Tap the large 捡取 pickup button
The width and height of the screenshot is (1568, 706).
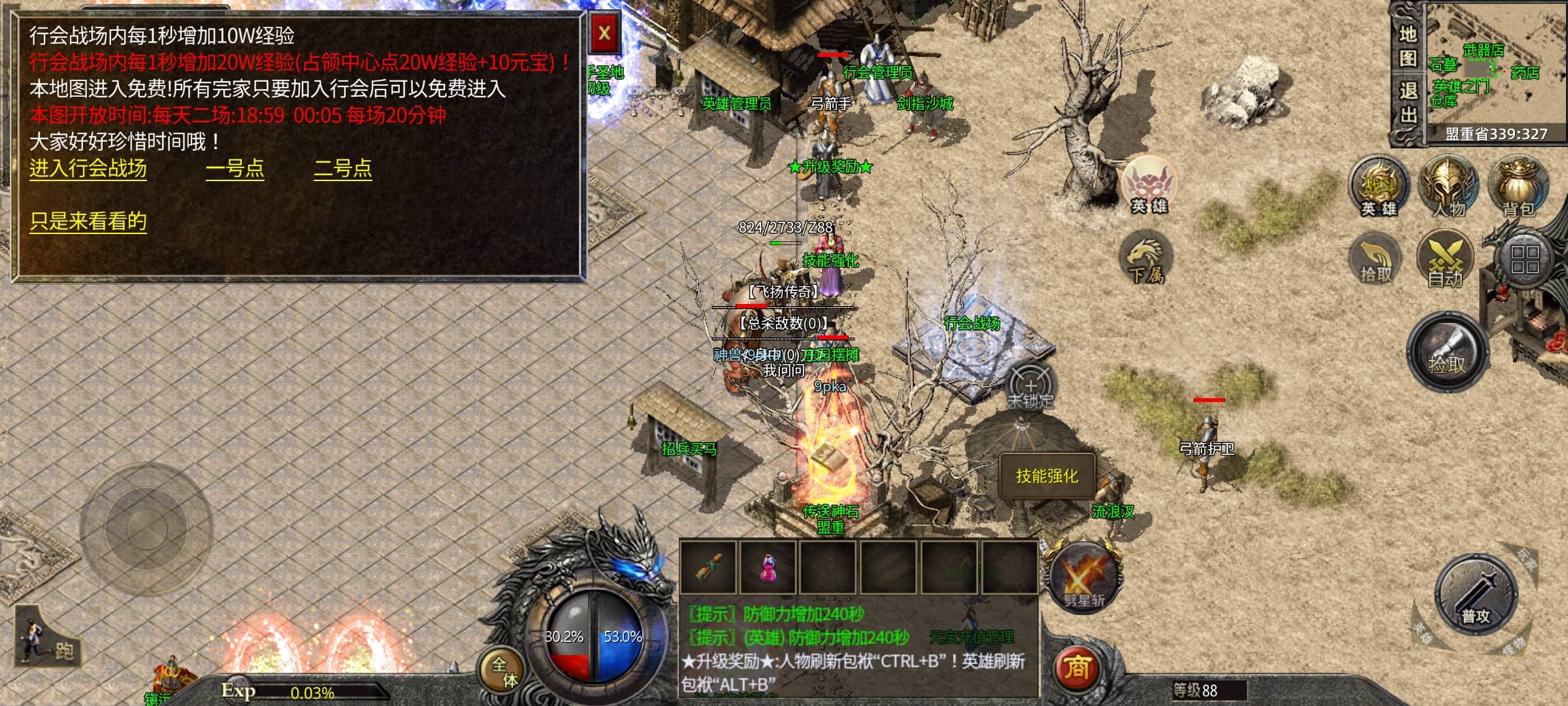click(x=1448, y=353)
